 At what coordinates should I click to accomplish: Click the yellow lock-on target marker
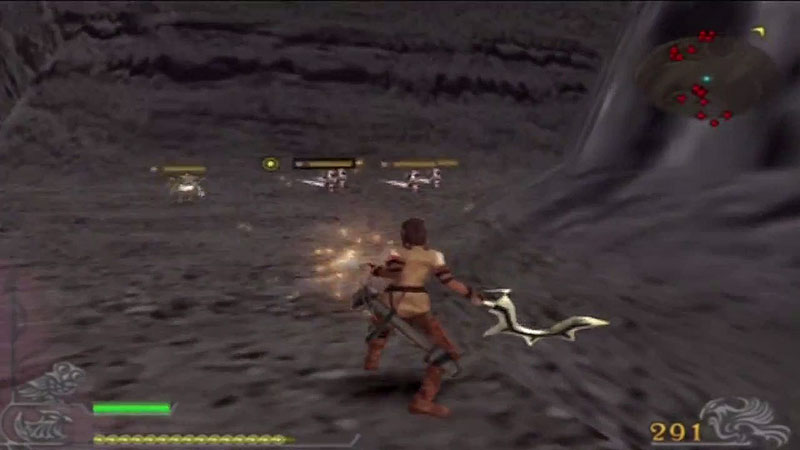tap(269, 164)
